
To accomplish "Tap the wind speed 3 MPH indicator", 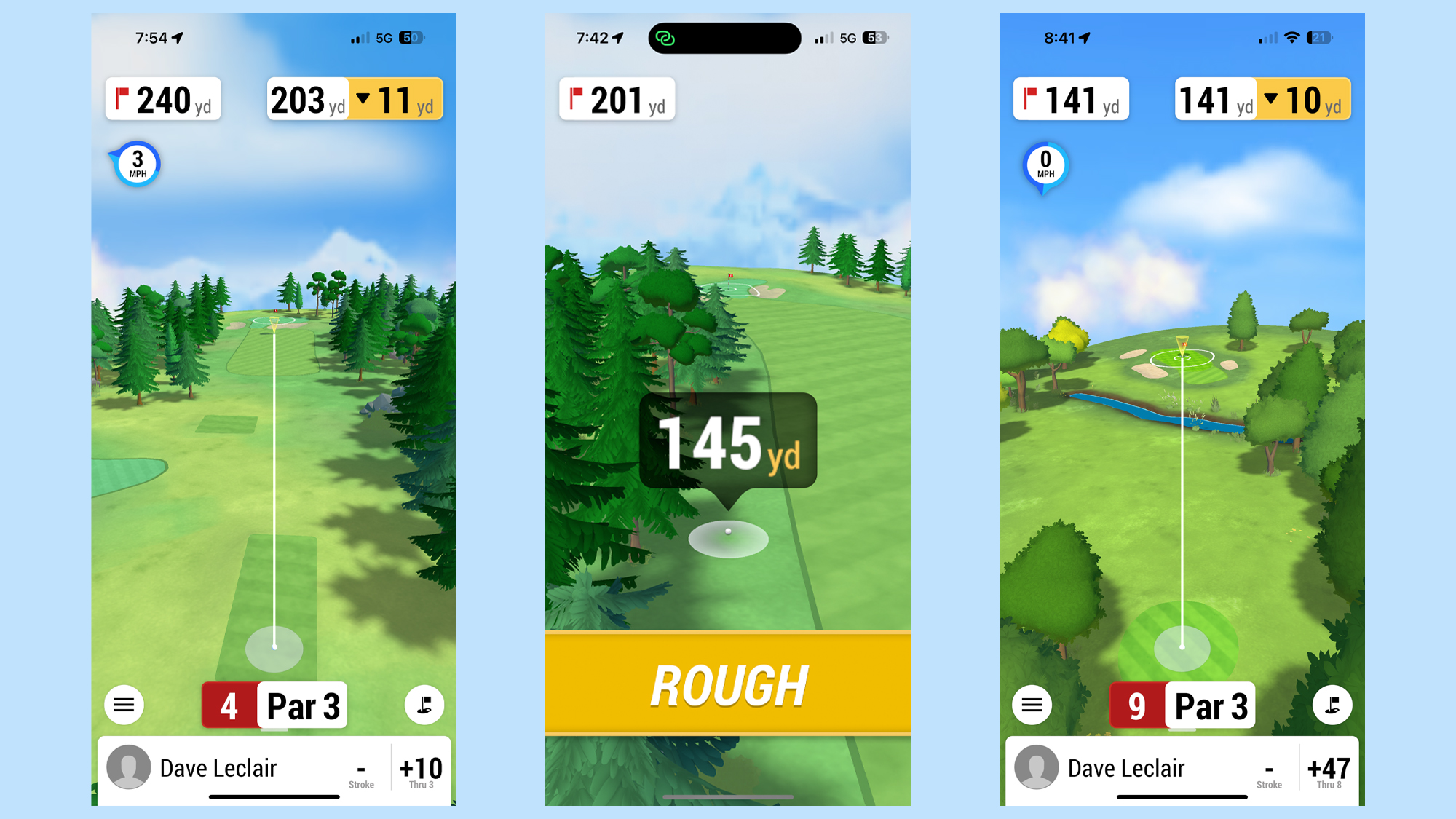I will 135,163.
